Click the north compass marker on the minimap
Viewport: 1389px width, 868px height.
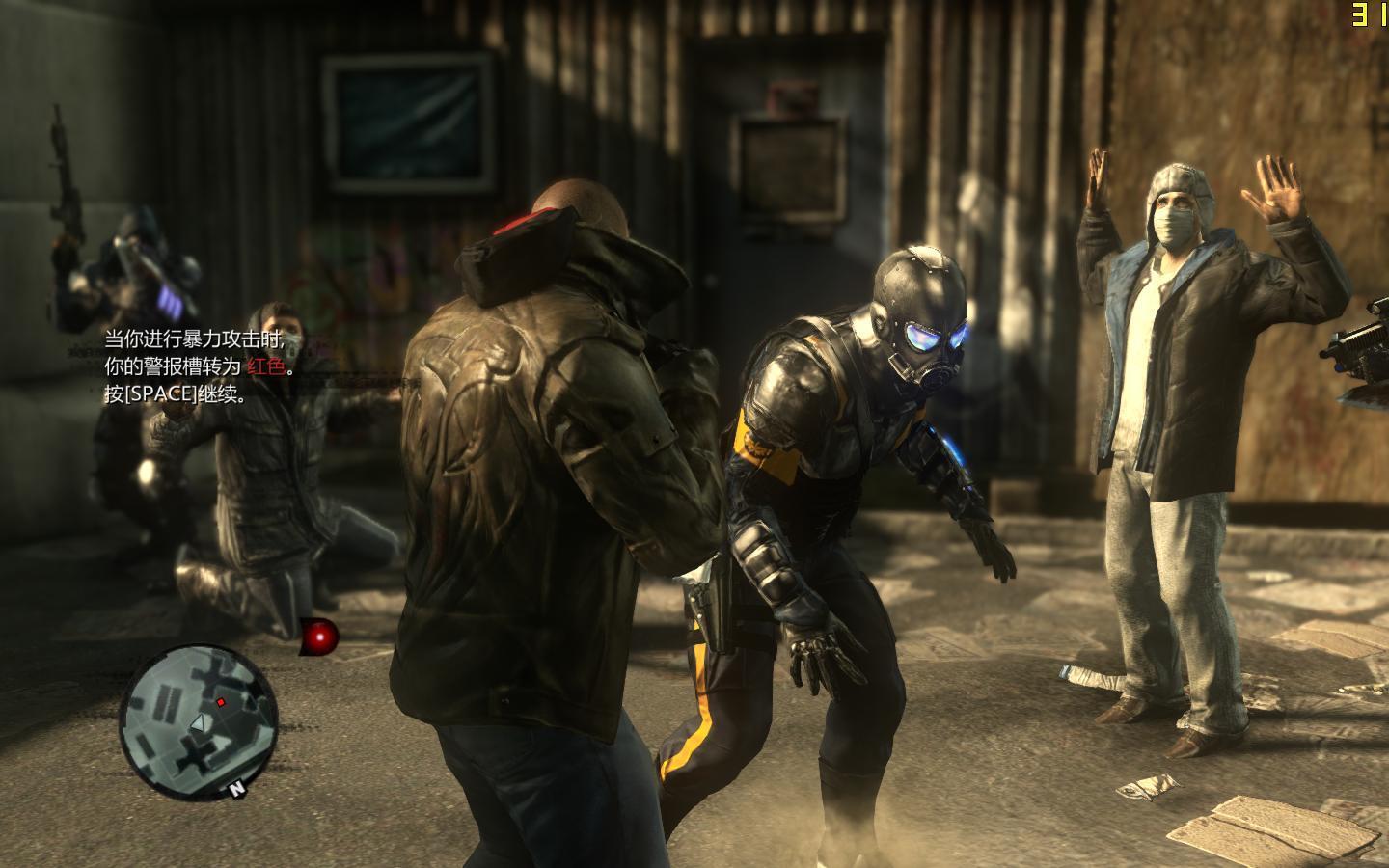(236, 789)
